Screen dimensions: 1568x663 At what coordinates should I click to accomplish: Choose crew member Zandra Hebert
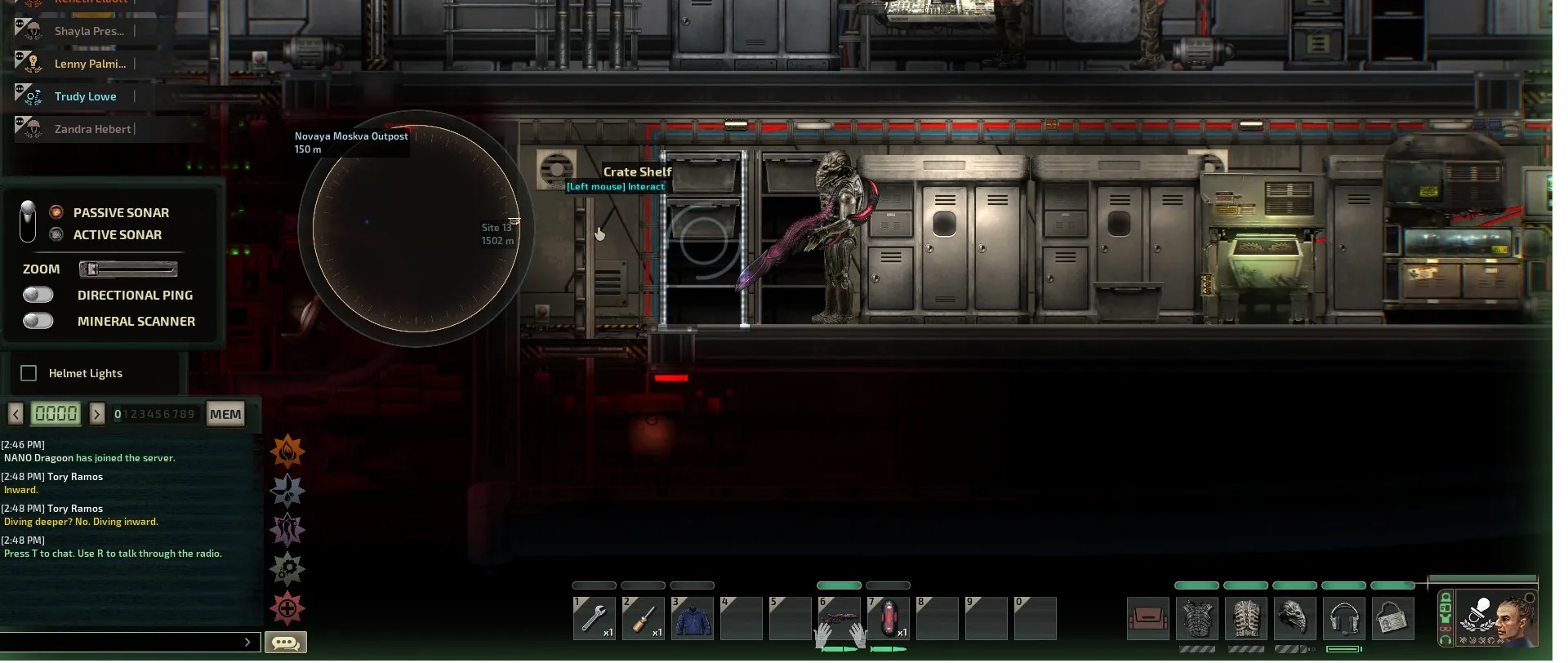point(91,129)
